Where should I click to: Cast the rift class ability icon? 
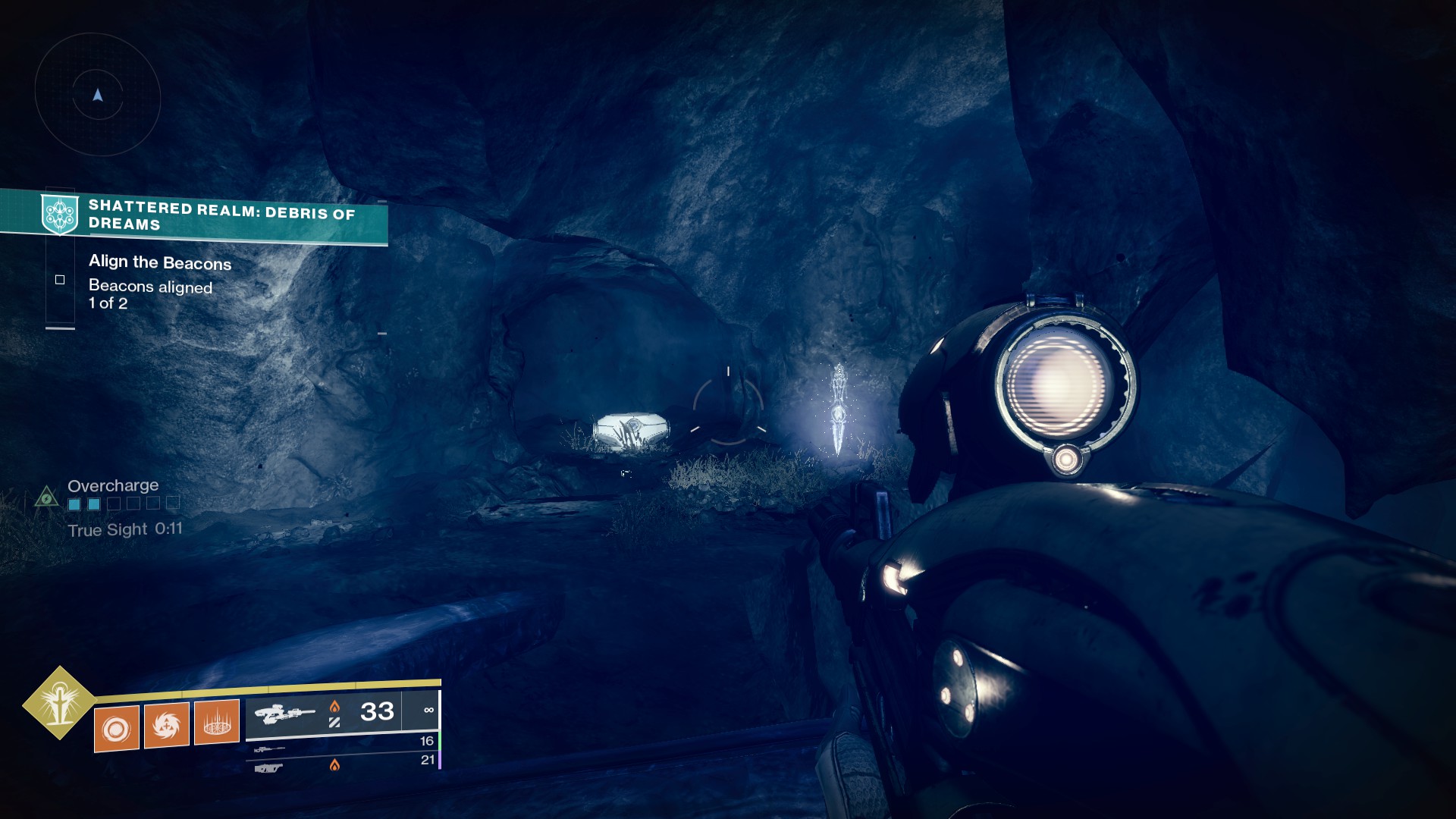[x=217, y=722]
